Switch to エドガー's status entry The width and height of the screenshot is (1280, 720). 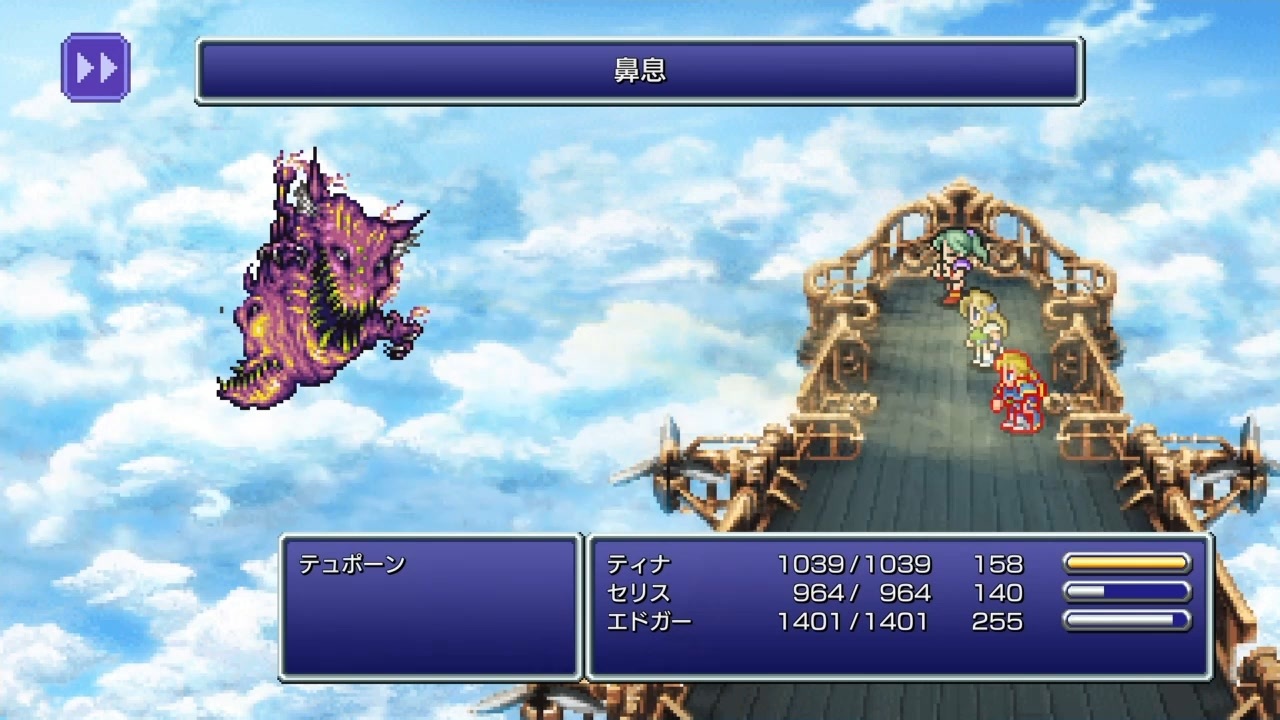(648, 621)
